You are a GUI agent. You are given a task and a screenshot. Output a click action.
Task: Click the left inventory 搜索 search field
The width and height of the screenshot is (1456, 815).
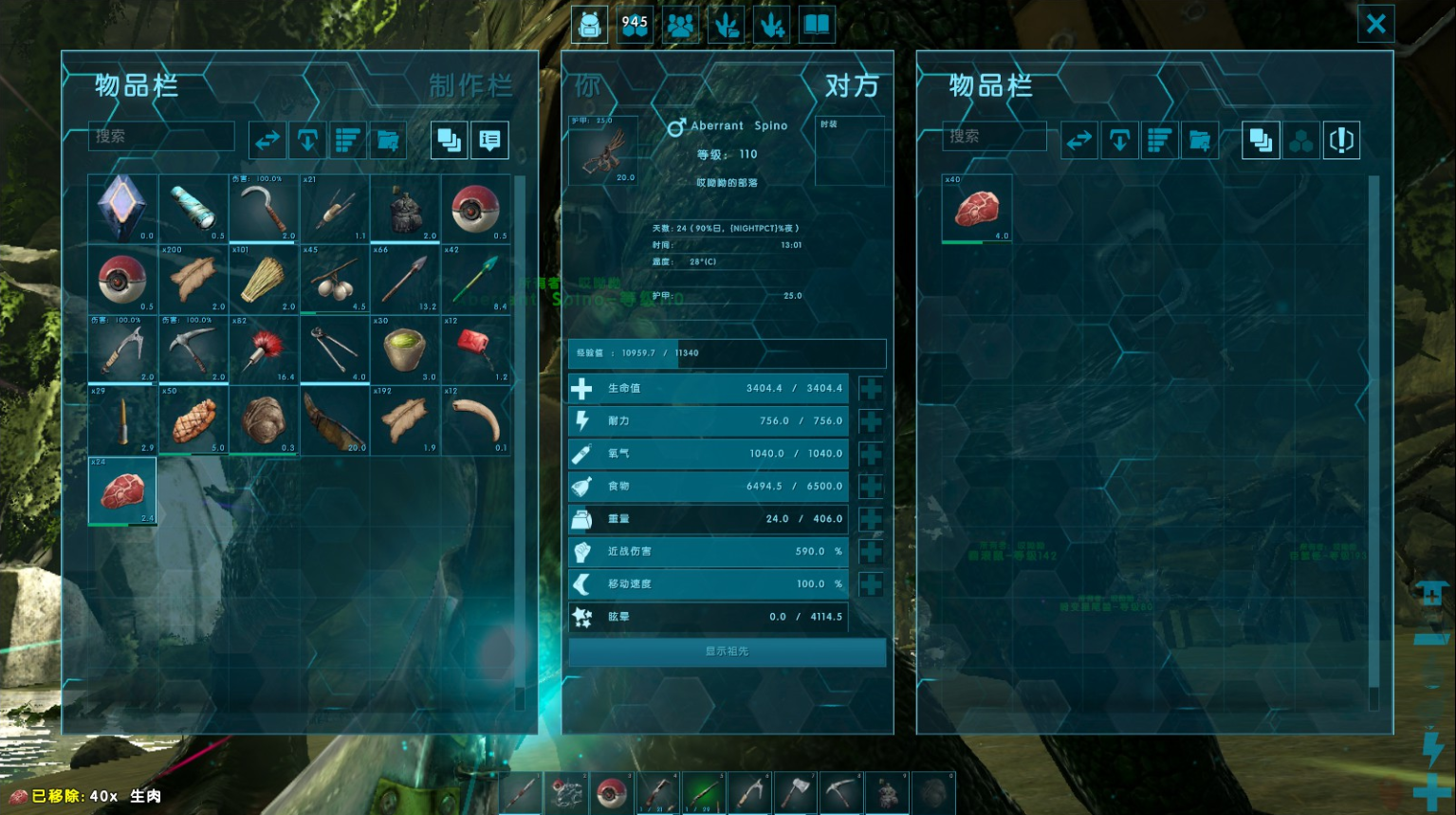point(161,137)
